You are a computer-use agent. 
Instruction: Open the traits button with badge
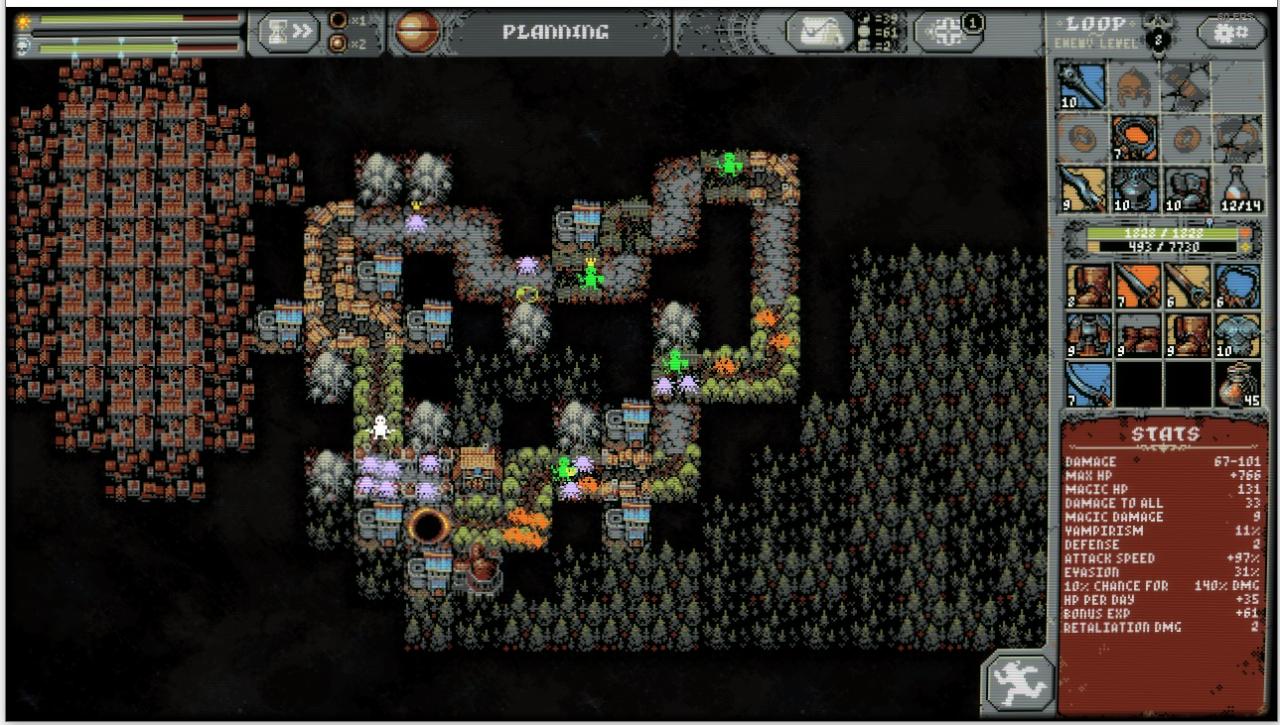click(x=948, y=30)
